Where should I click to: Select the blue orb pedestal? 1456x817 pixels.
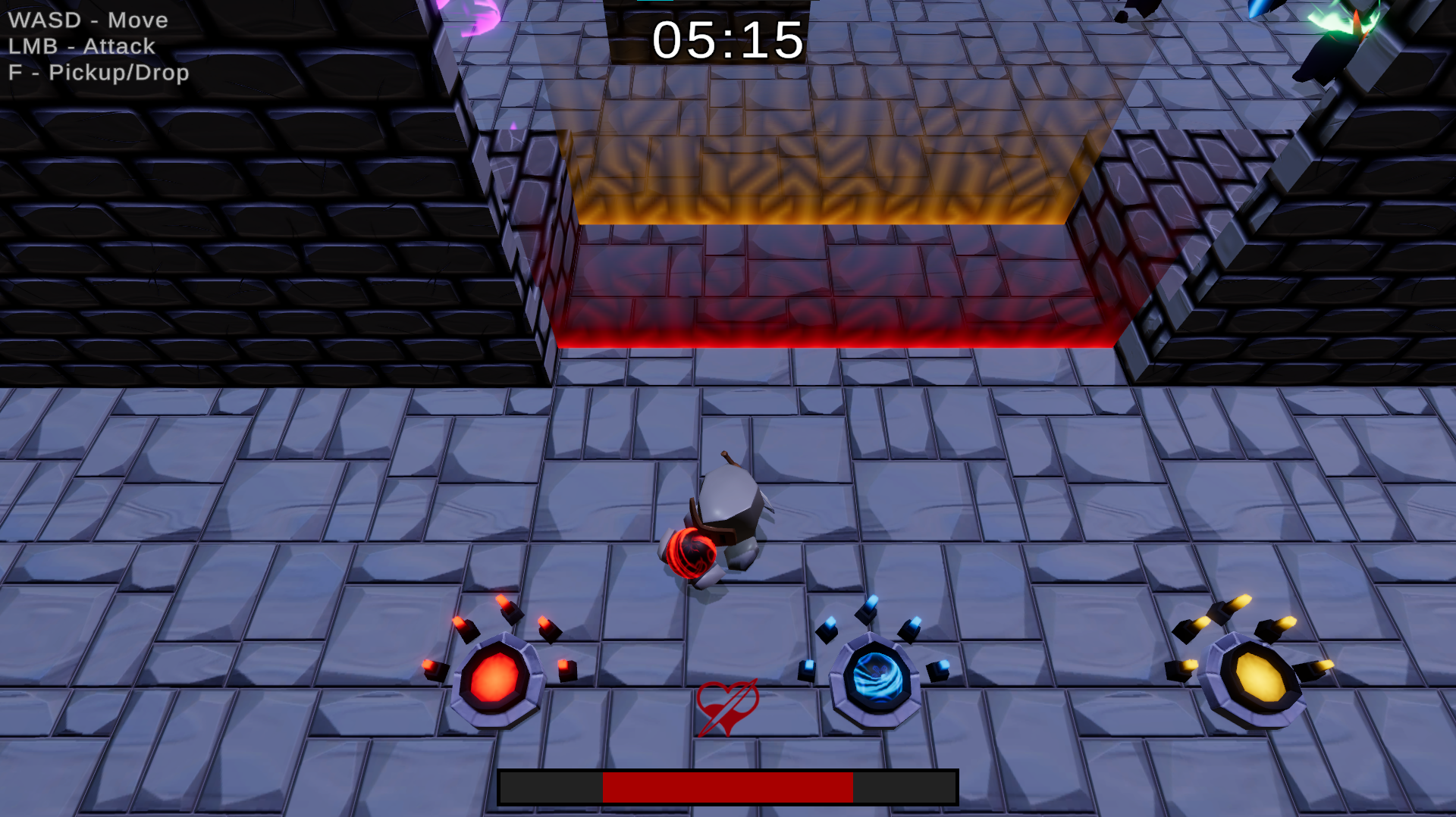[x=878, y=678]
